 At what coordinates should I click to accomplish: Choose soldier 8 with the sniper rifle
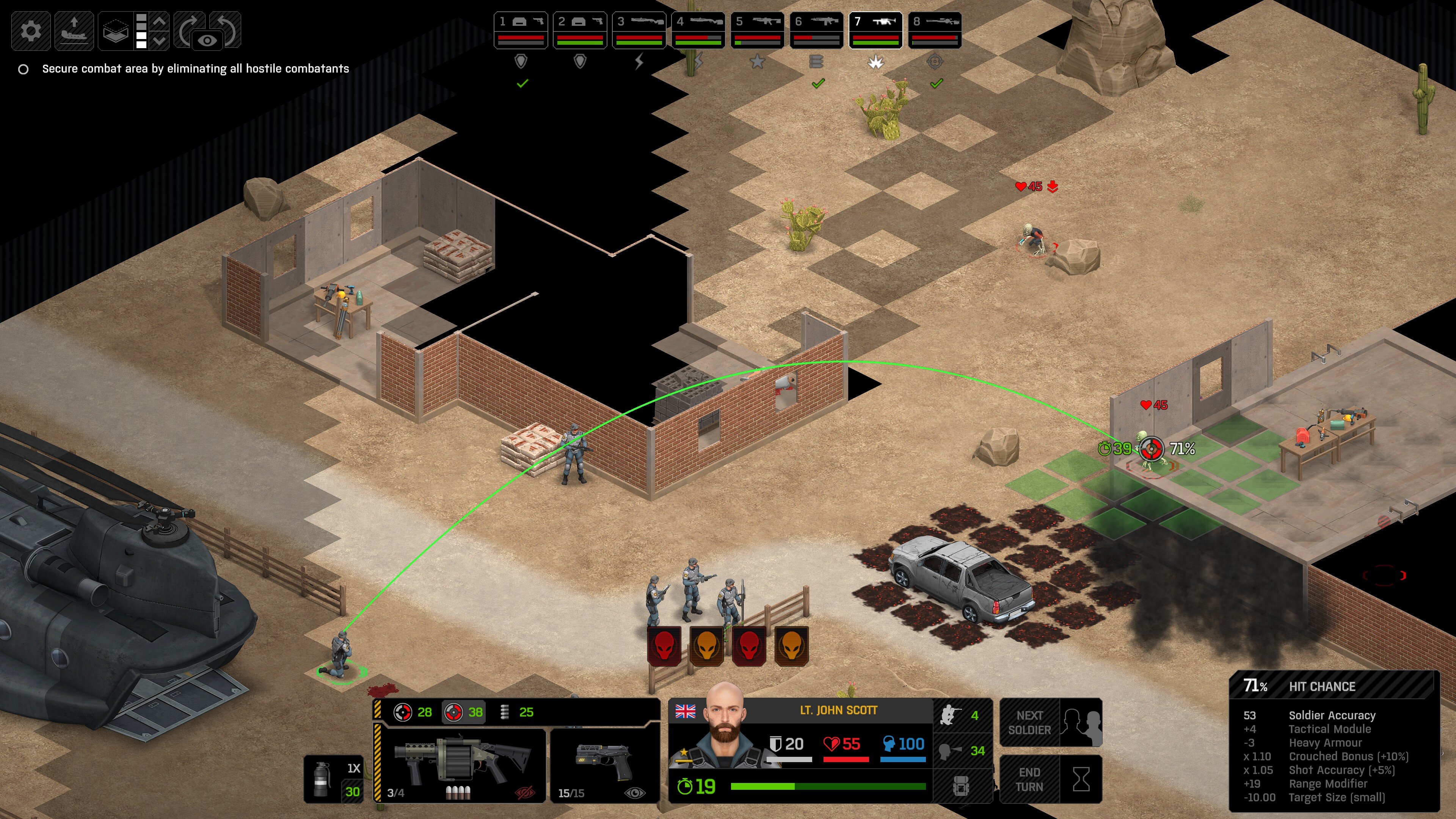pyautogui.click(x=934, y=30)
